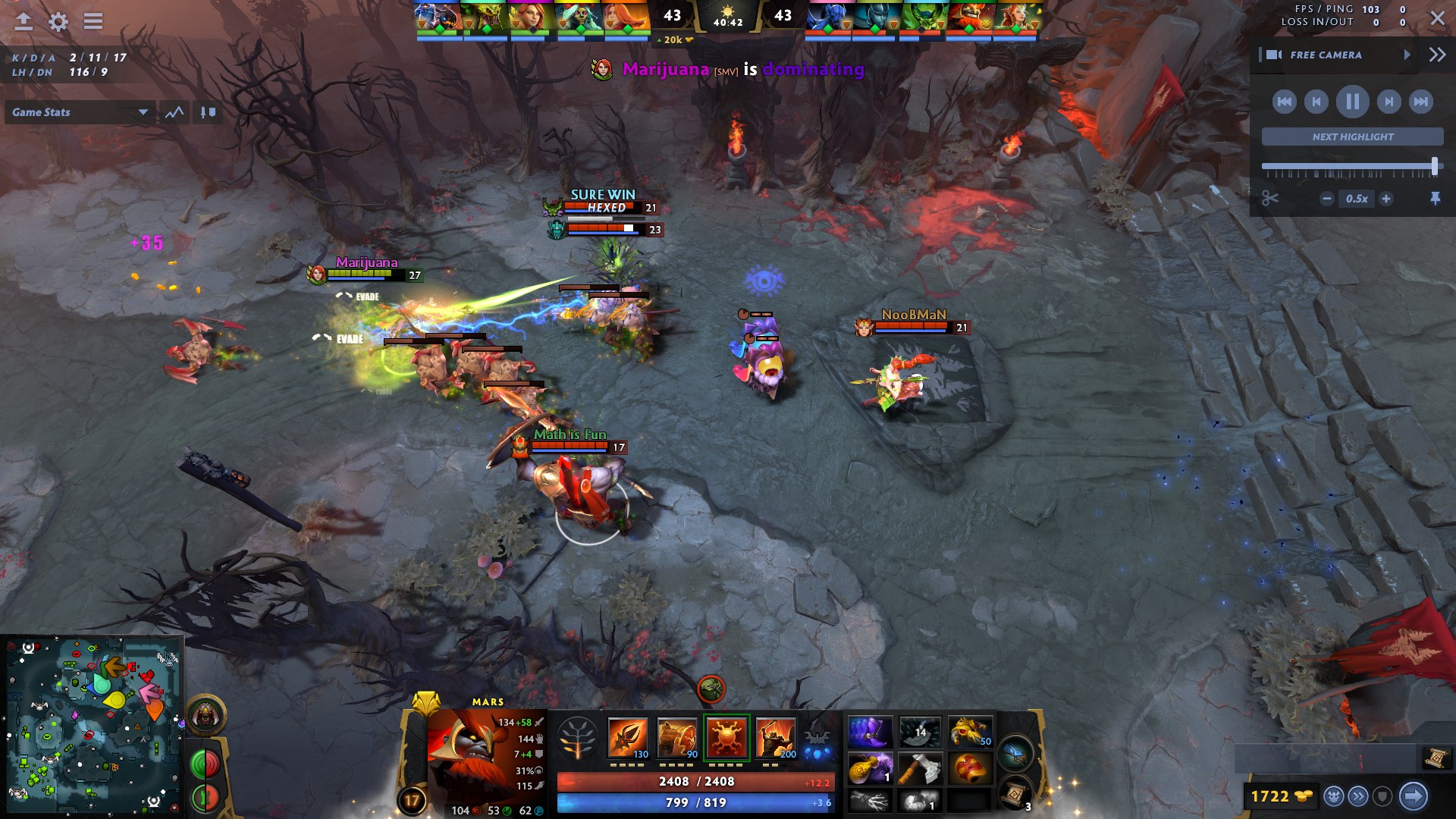Viewport: 1456px width, 819px height.
Task: Open the stats graph icon beside Game Stats
Action: tap(175, 112)
